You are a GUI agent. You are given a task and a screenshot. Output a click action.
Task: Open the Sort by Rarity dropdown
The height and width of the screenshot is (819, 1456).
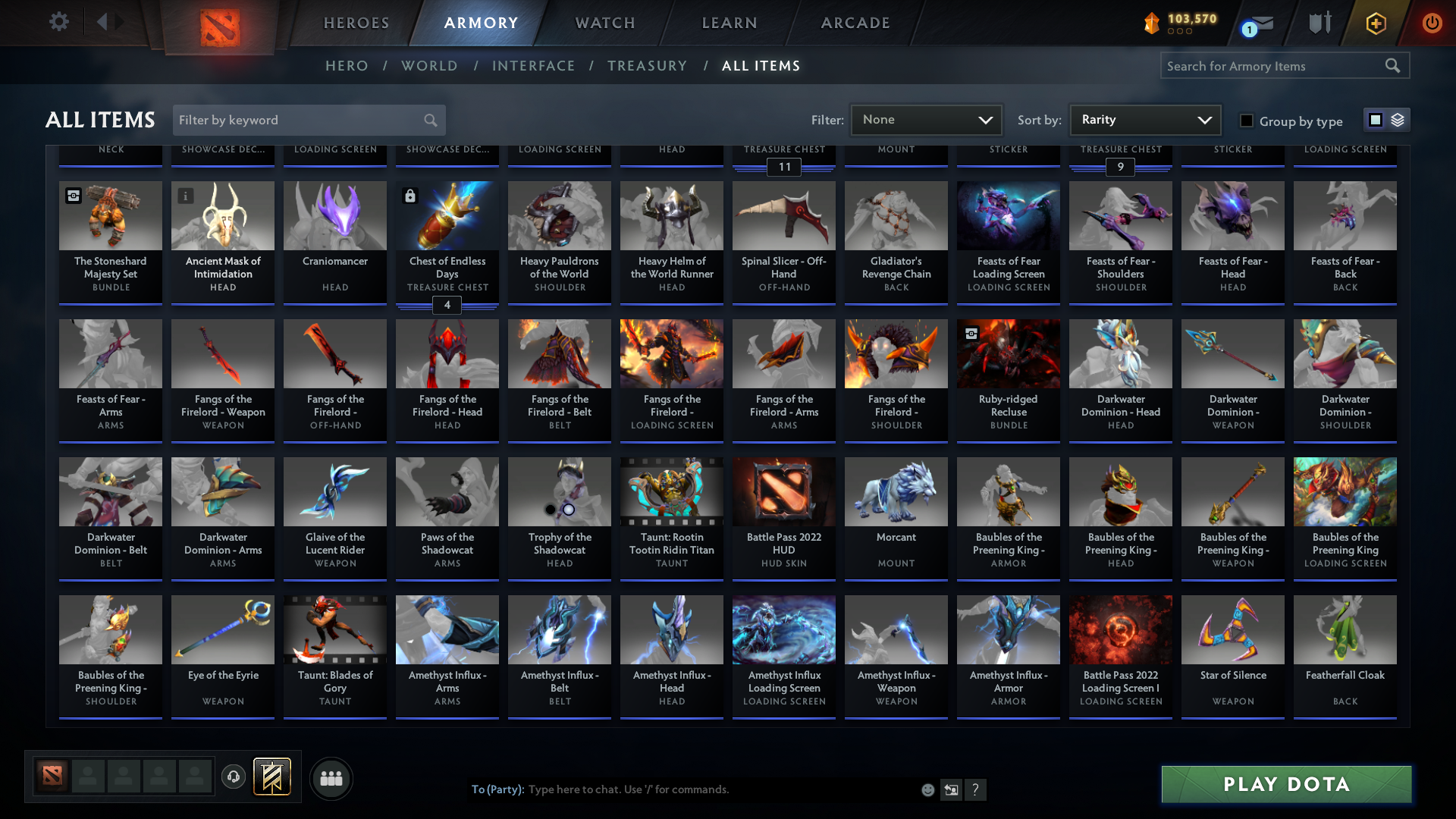(x=1144, y=119)
